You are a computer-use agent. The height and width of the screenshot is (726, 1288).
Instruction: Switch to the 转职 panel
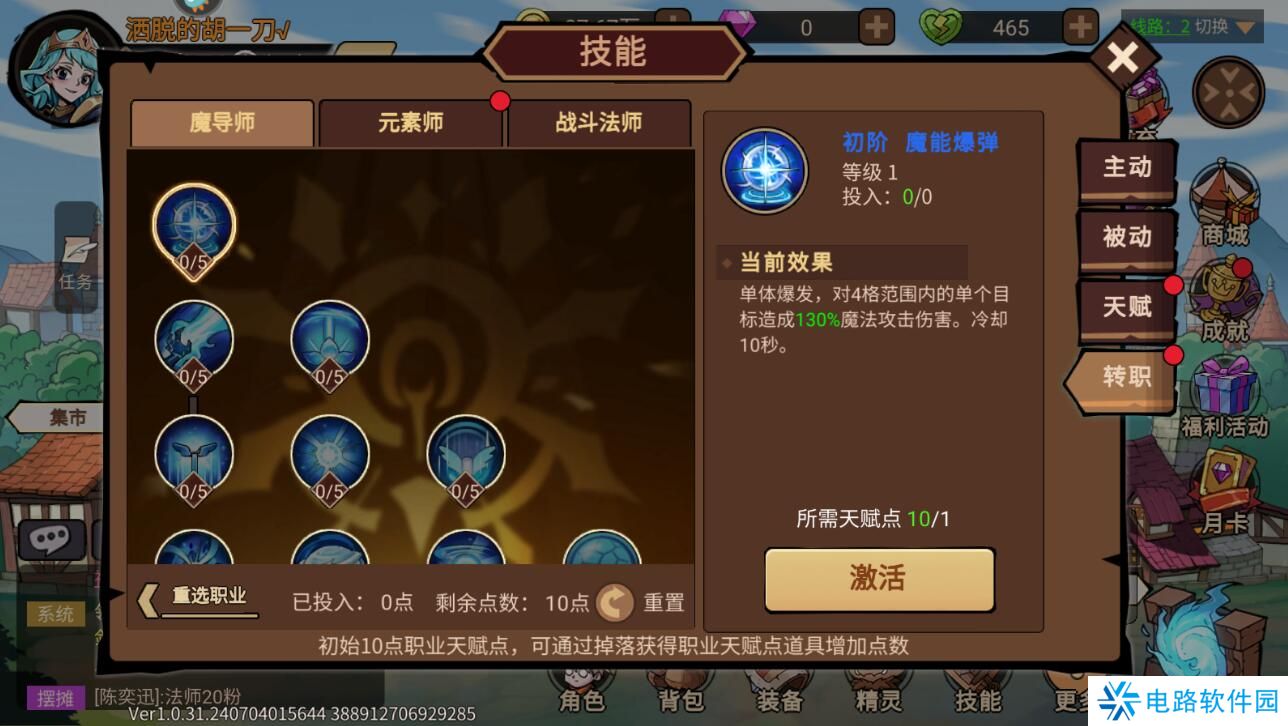click(x=1126, y=378)
